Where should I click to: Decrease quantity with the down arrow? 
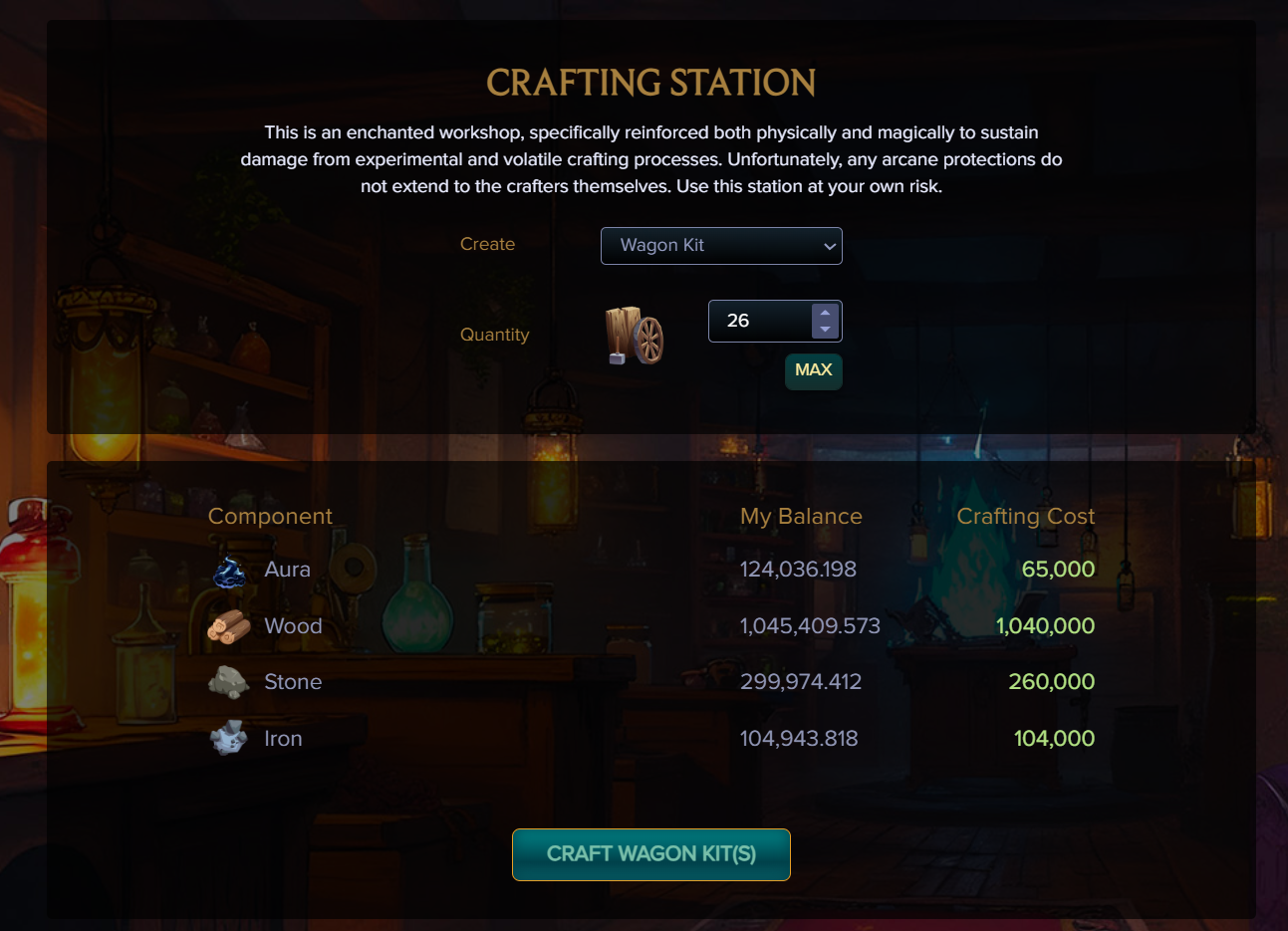point(825,330)
